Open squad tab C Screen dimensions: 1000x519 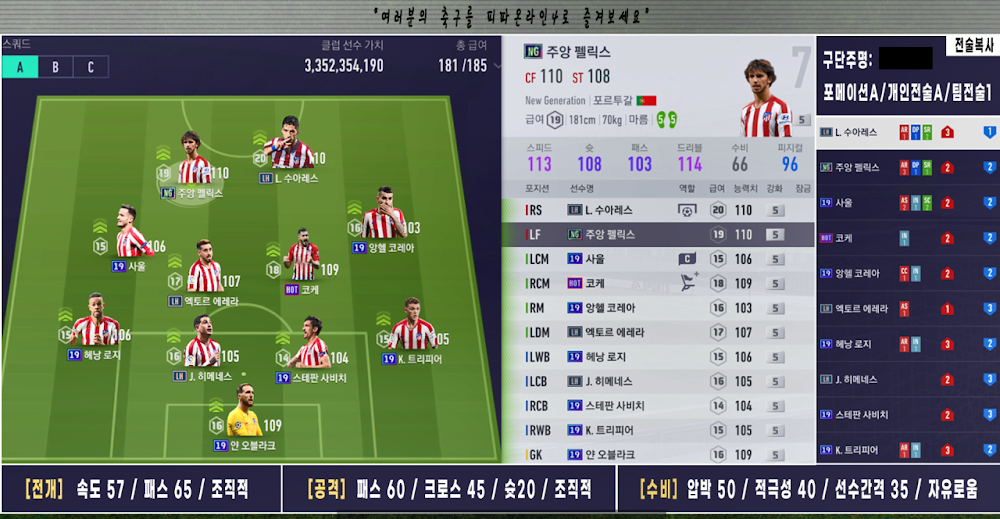coord(90,67)
